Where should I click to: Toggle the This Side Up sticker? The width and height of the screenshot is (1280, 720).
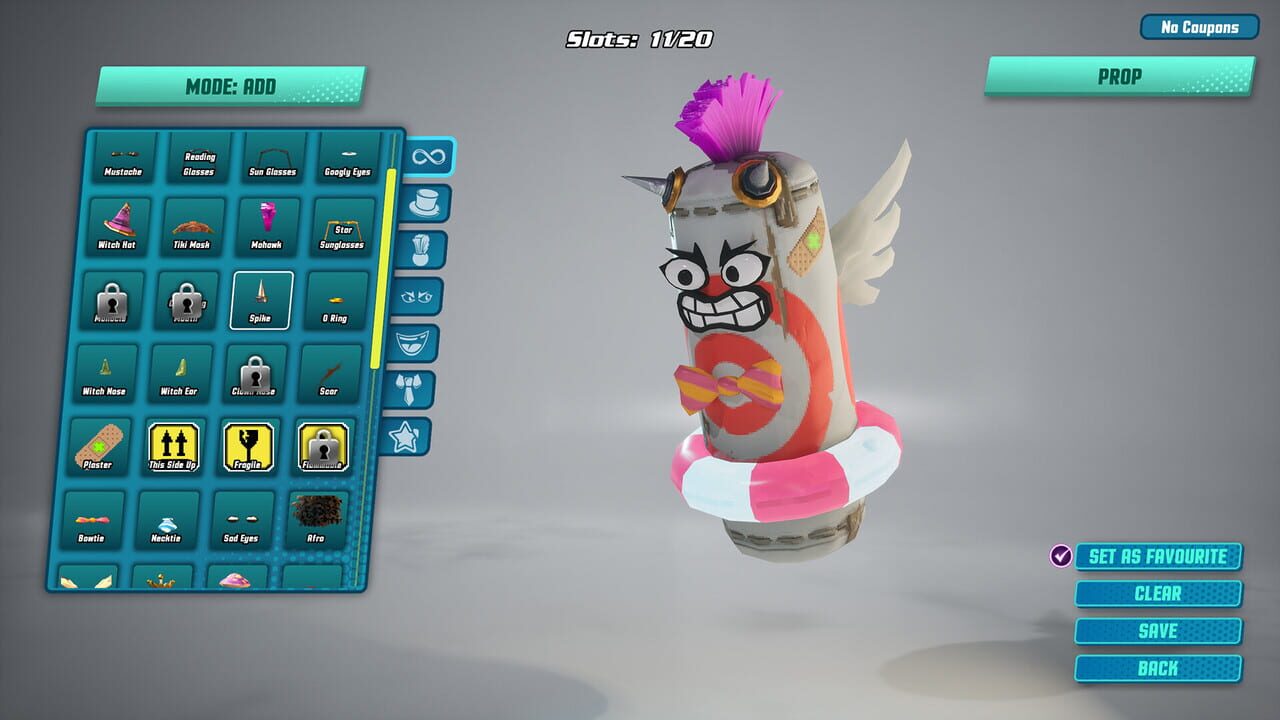pyautogui.click(x=172, y=447)
